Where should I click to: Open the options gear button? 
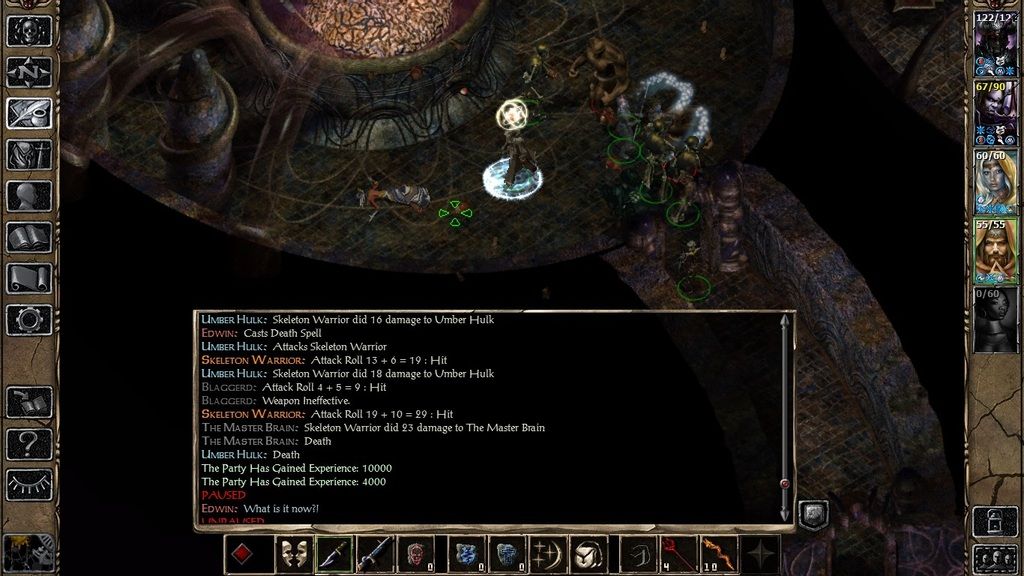pyautogui.click(x=29, y=319)
